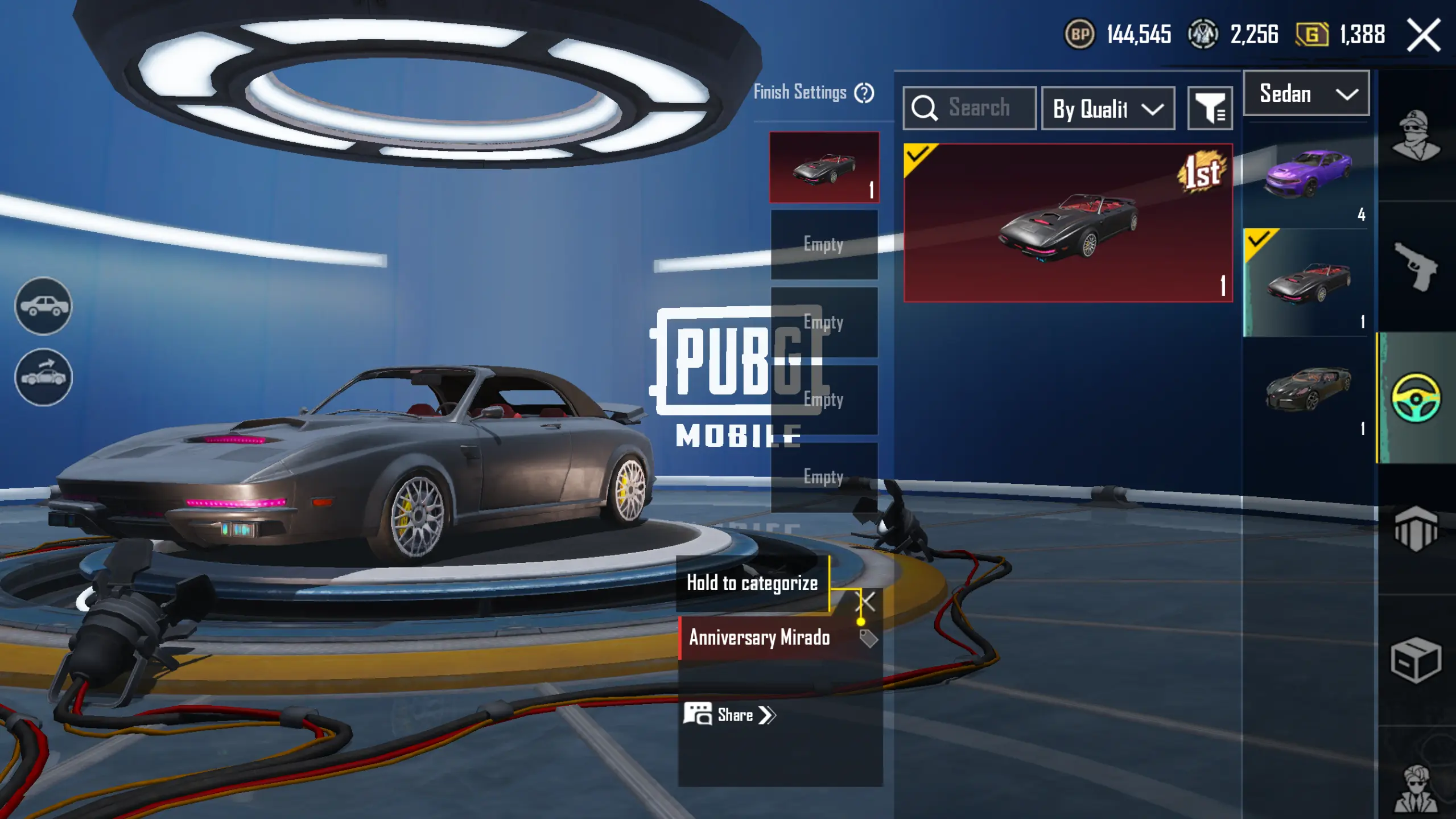
Task: Switch to the vehicle steering wheel tab
Action: click(1416, 397)
